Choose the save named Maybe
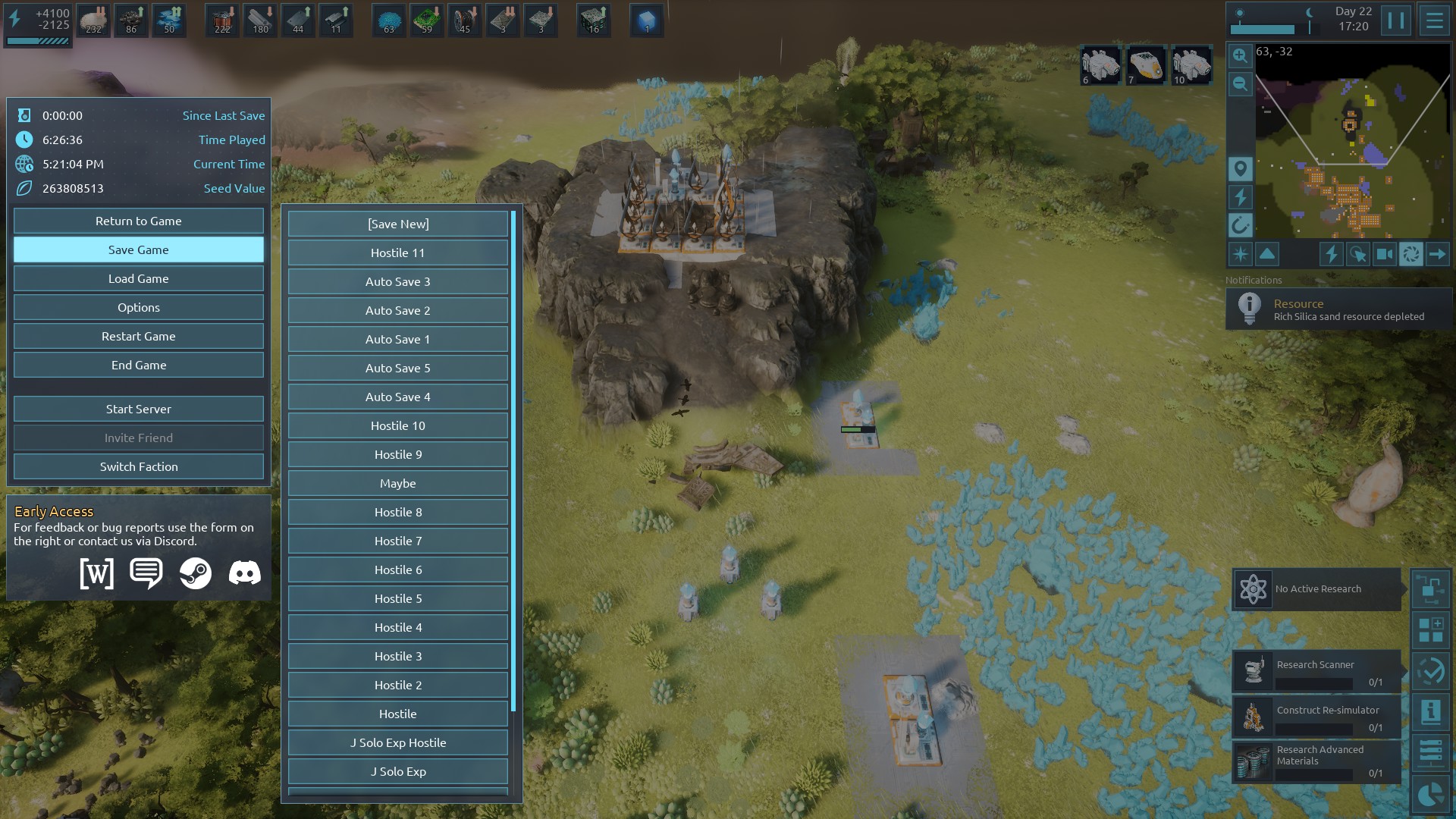 click(x=397, y=484)
